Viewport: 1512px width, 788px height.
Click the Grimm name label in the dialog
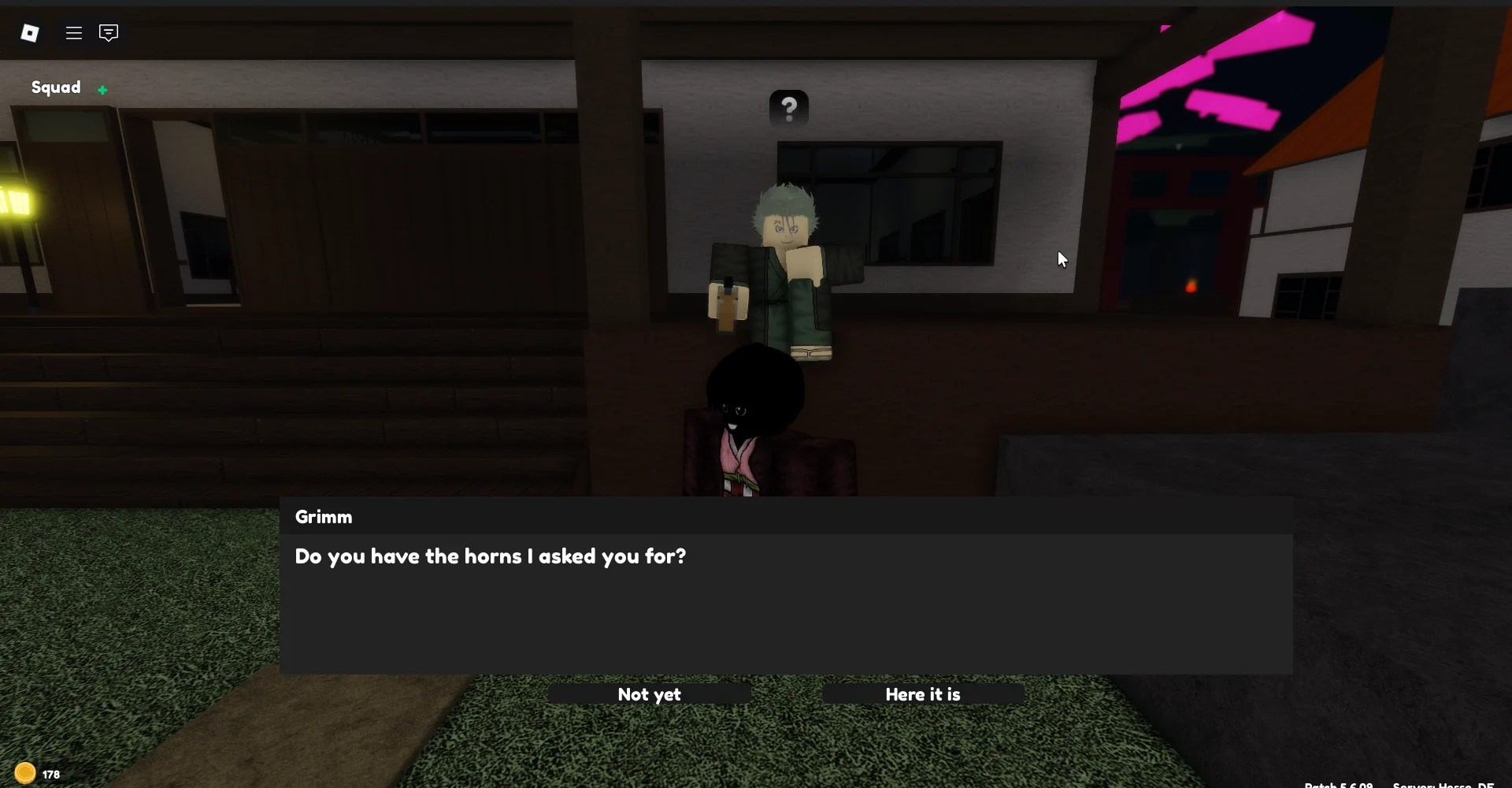[324, 517]
